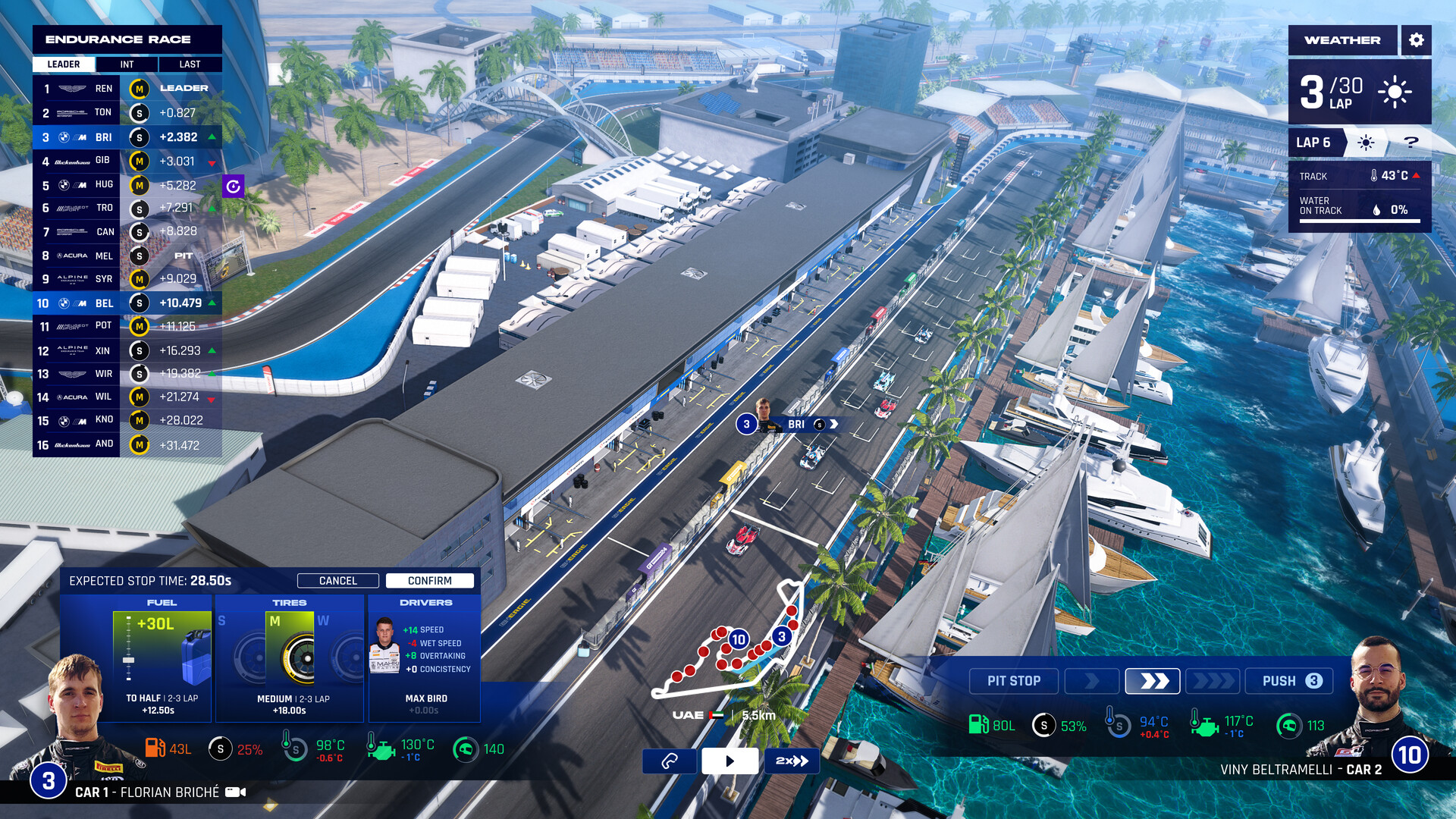1456x819 pixels.
Task: Adjust the fuel amount slider
Action: coord(129,661)
